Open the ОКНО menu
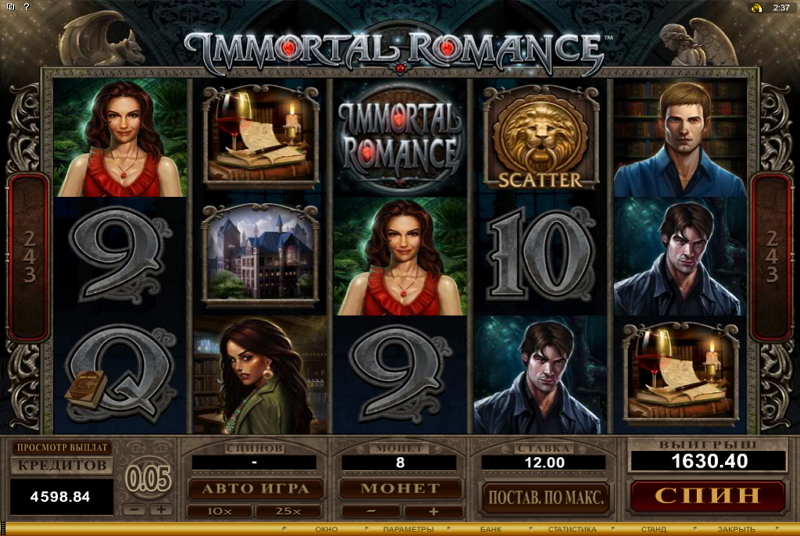Image resolution: width=800 pixels, height=536 pixels. (327, 529)
